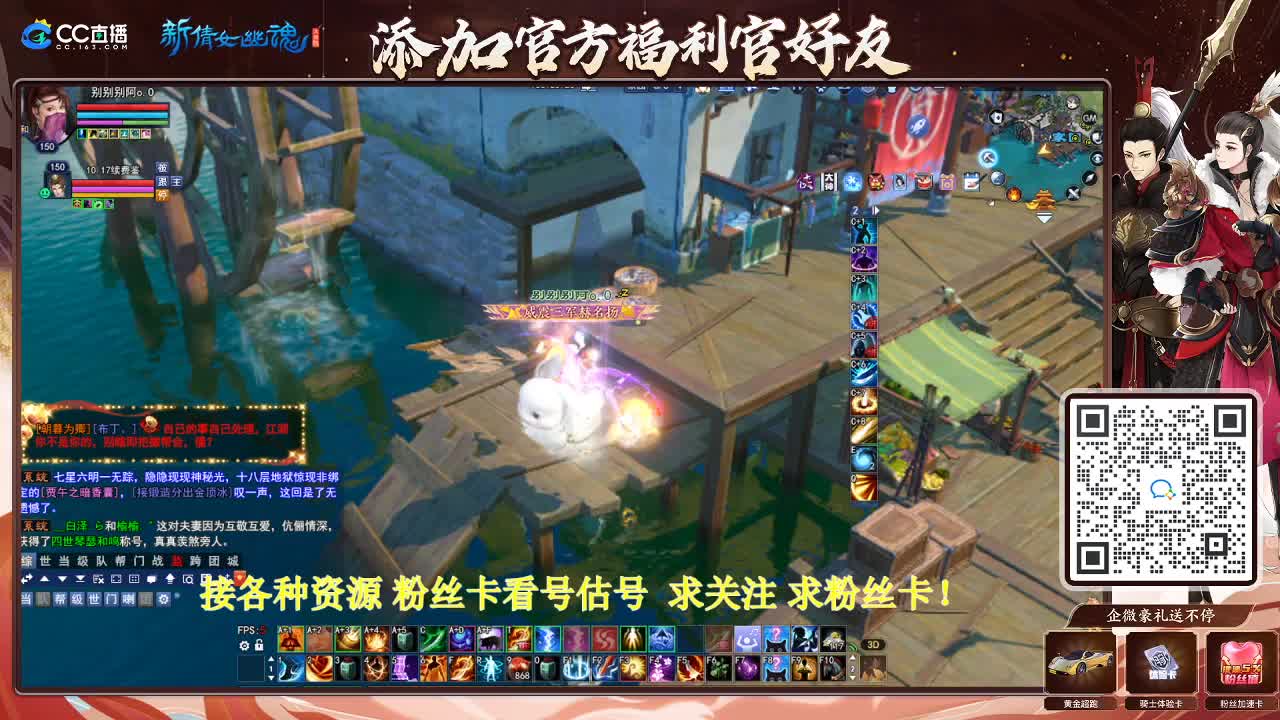Click the flame icon below the minimap

(x=1014, y=196)
